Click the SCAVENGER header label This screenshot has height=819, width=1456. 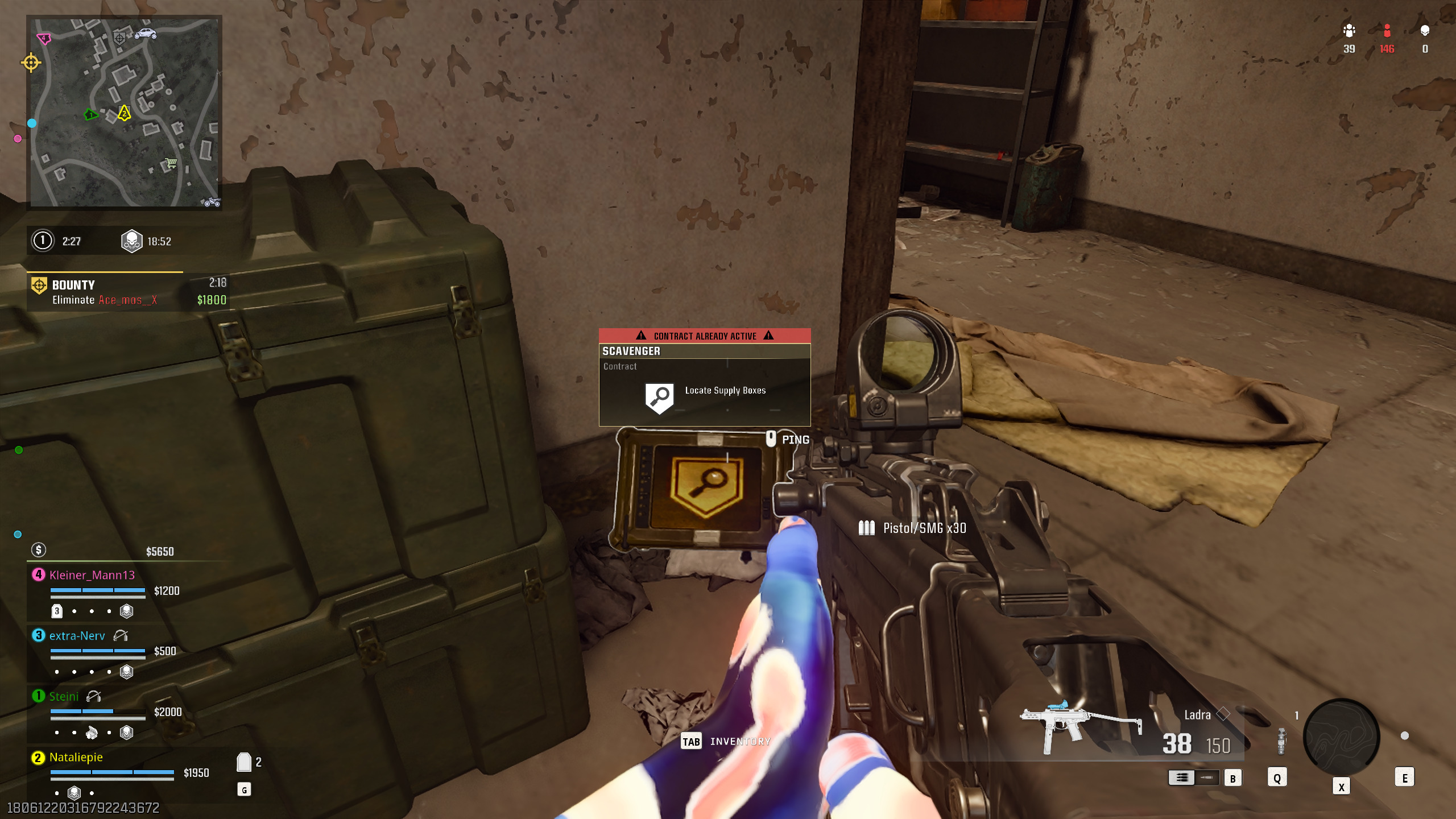pos(631,351)
